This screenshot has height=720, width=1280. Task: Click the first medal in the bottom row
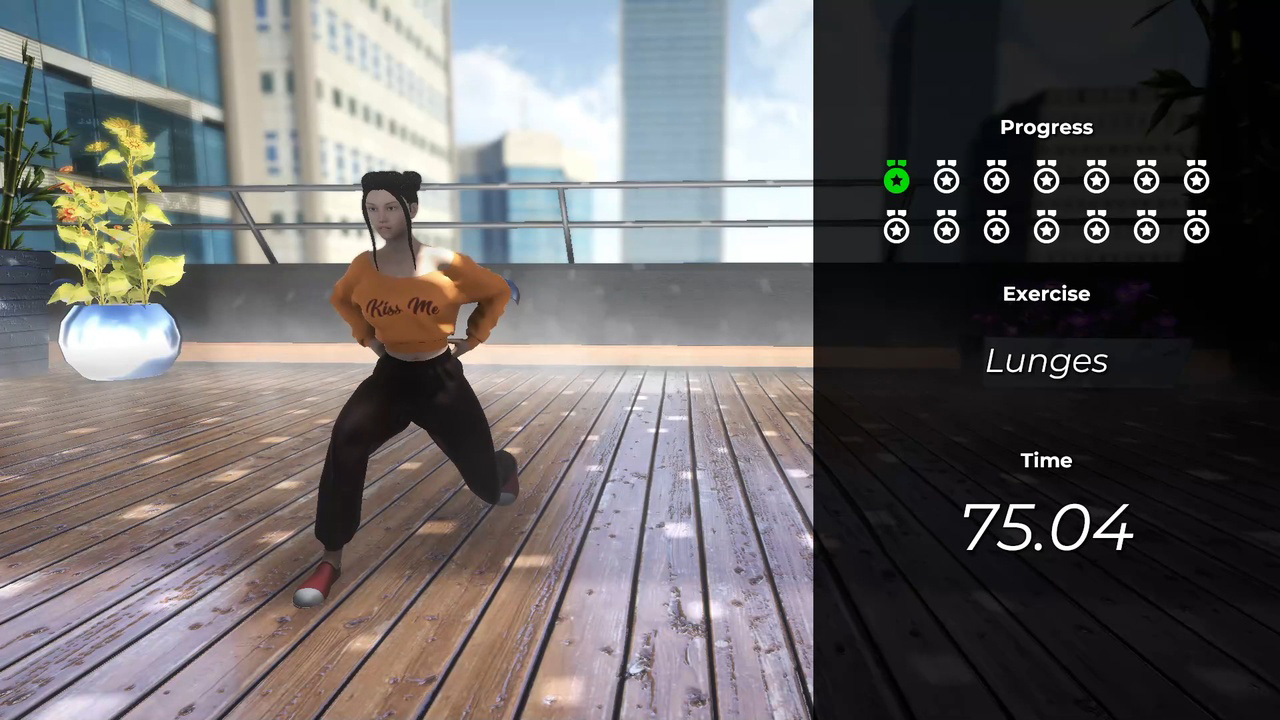click(x=896, y=229)
